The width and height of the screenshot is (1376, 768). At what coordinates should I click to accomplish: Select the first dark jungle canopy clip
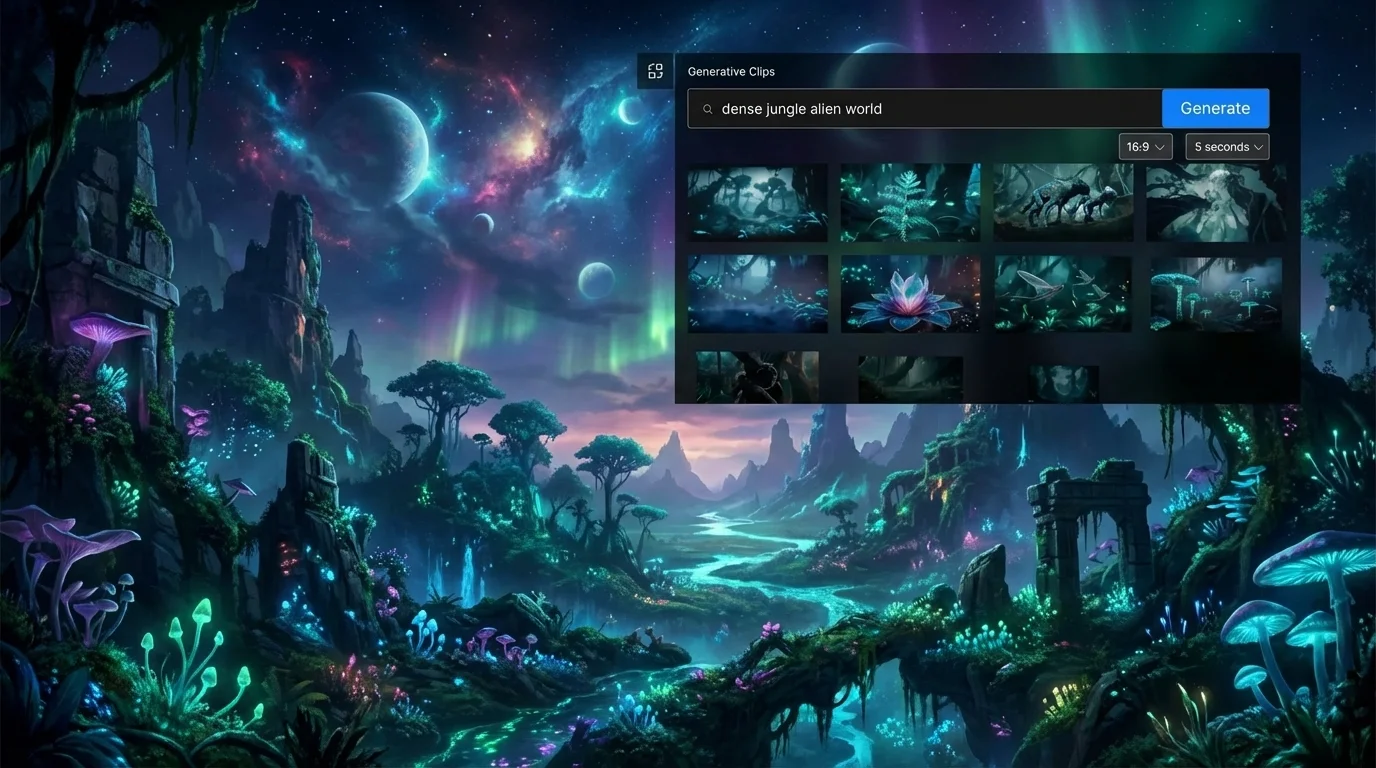[x=757, y=202]
